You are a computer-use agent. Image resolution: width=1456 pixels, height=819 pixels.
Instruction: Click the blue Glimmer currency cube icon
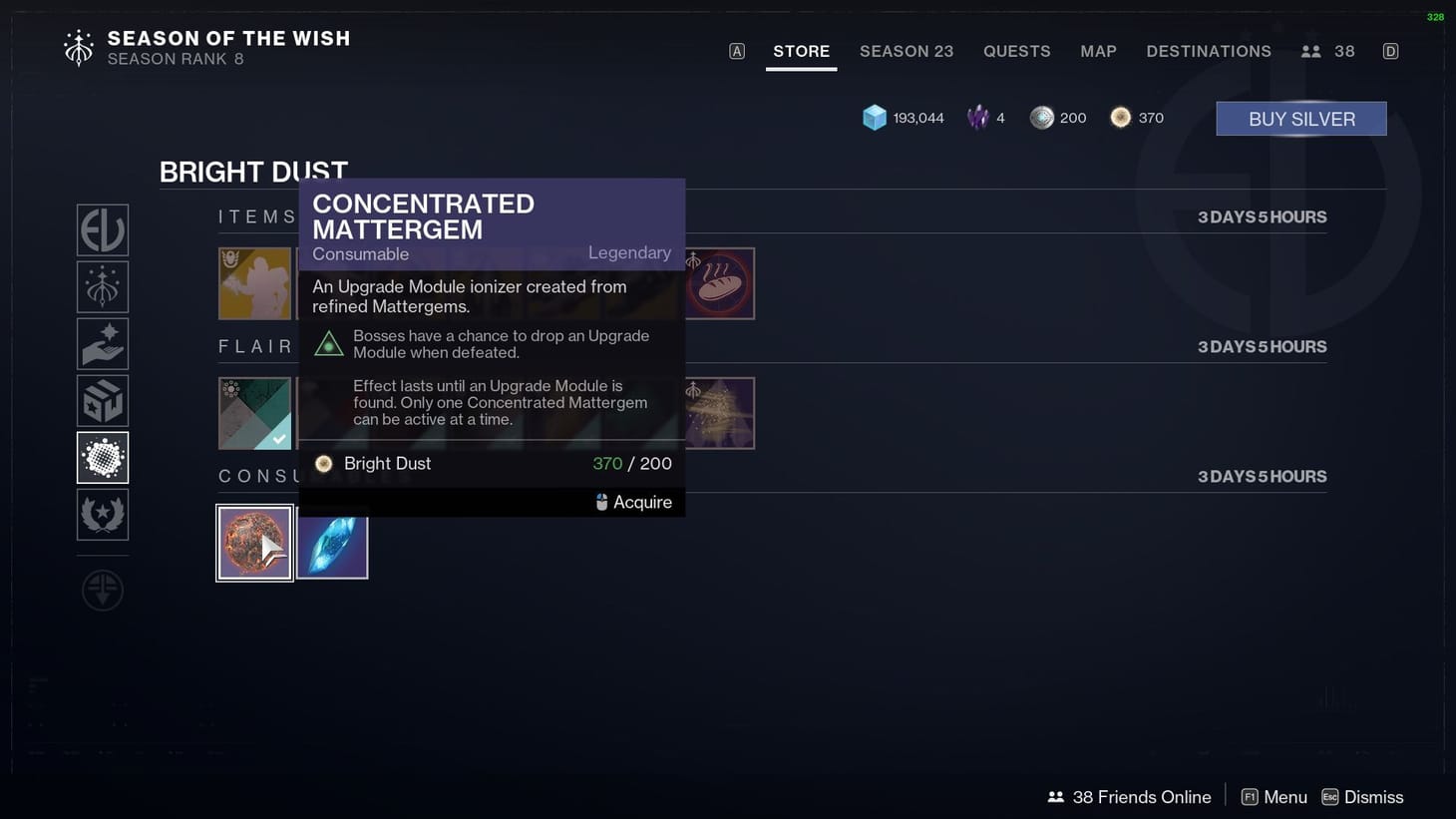pyautogui.click(x=875, y=117)
